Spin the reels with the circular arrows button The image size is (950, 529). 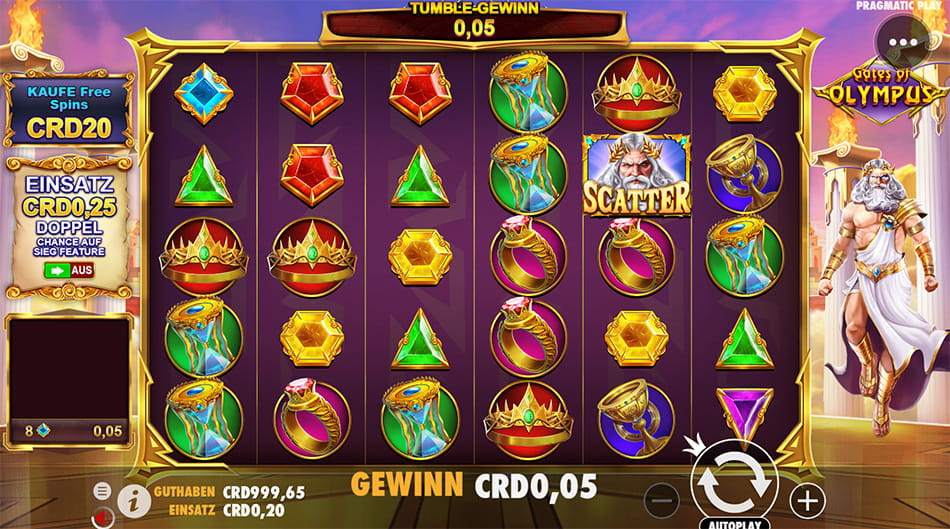coord(734,485)
